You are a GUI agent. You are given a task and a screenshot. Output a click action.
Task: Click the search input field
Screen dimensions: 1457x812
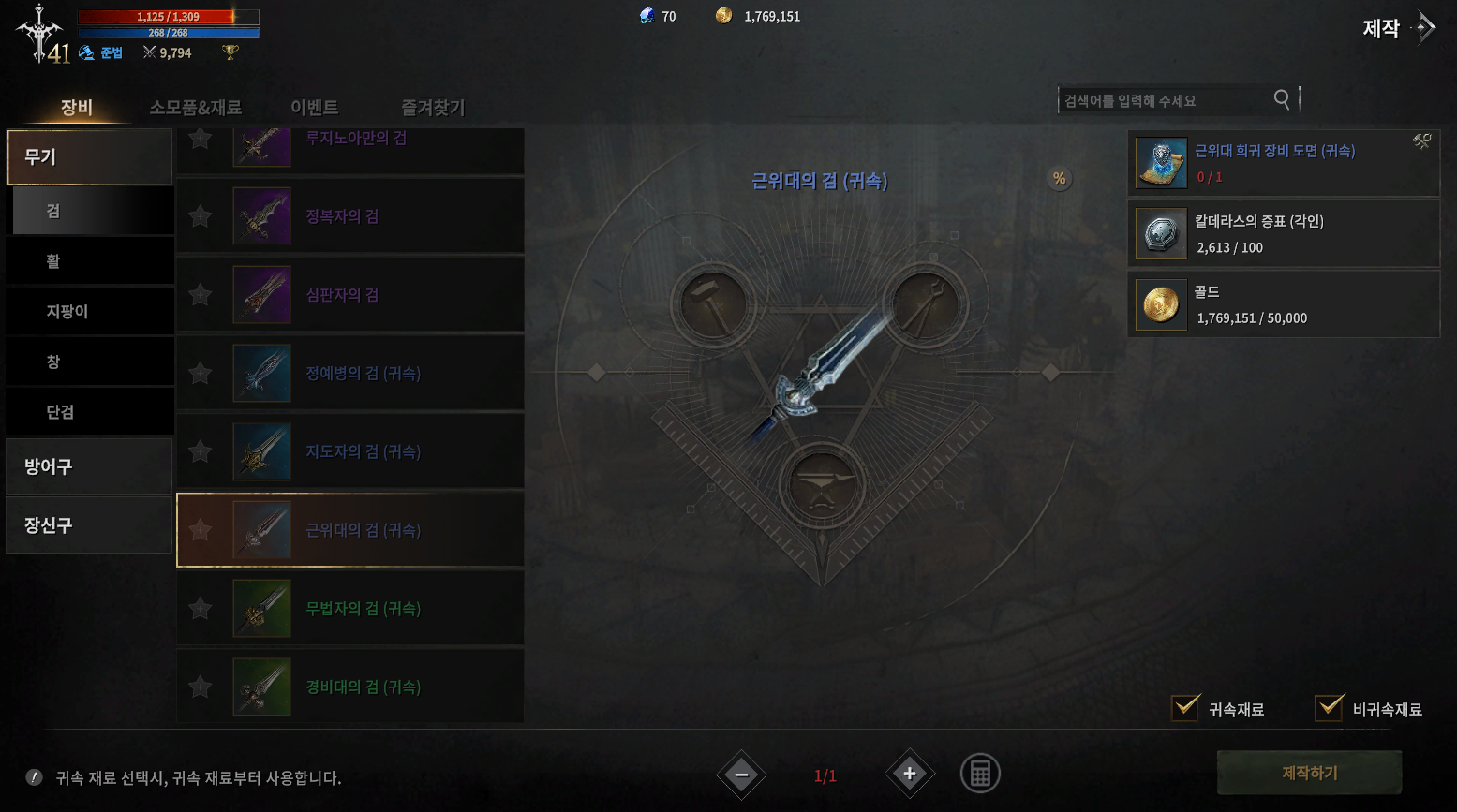coord(1166,100)
